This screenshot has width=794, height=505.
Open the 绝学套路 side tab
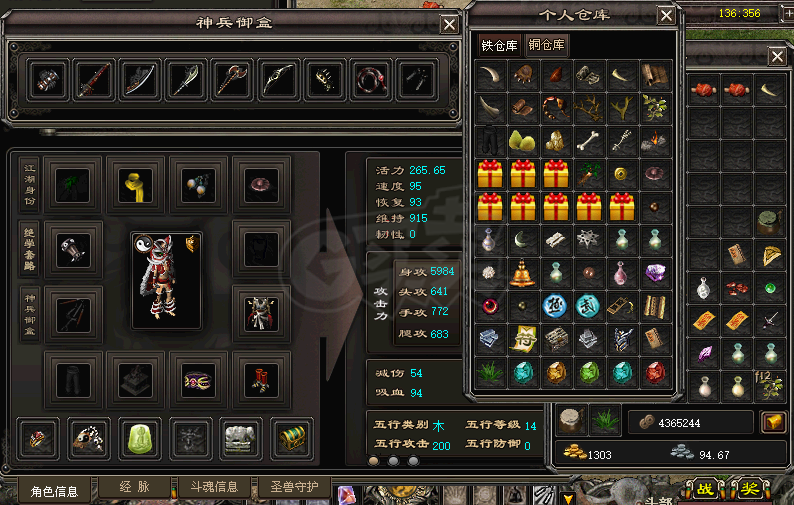pos(30,250)
